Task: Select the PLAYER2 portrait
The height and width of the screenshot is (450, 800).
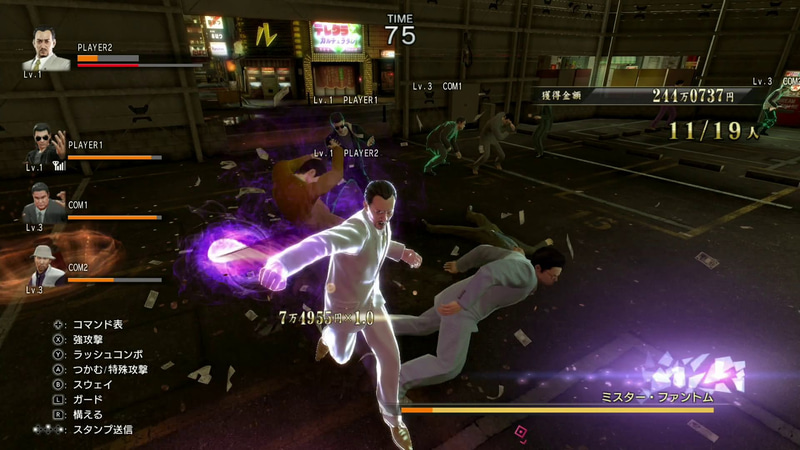Action: 49,50
